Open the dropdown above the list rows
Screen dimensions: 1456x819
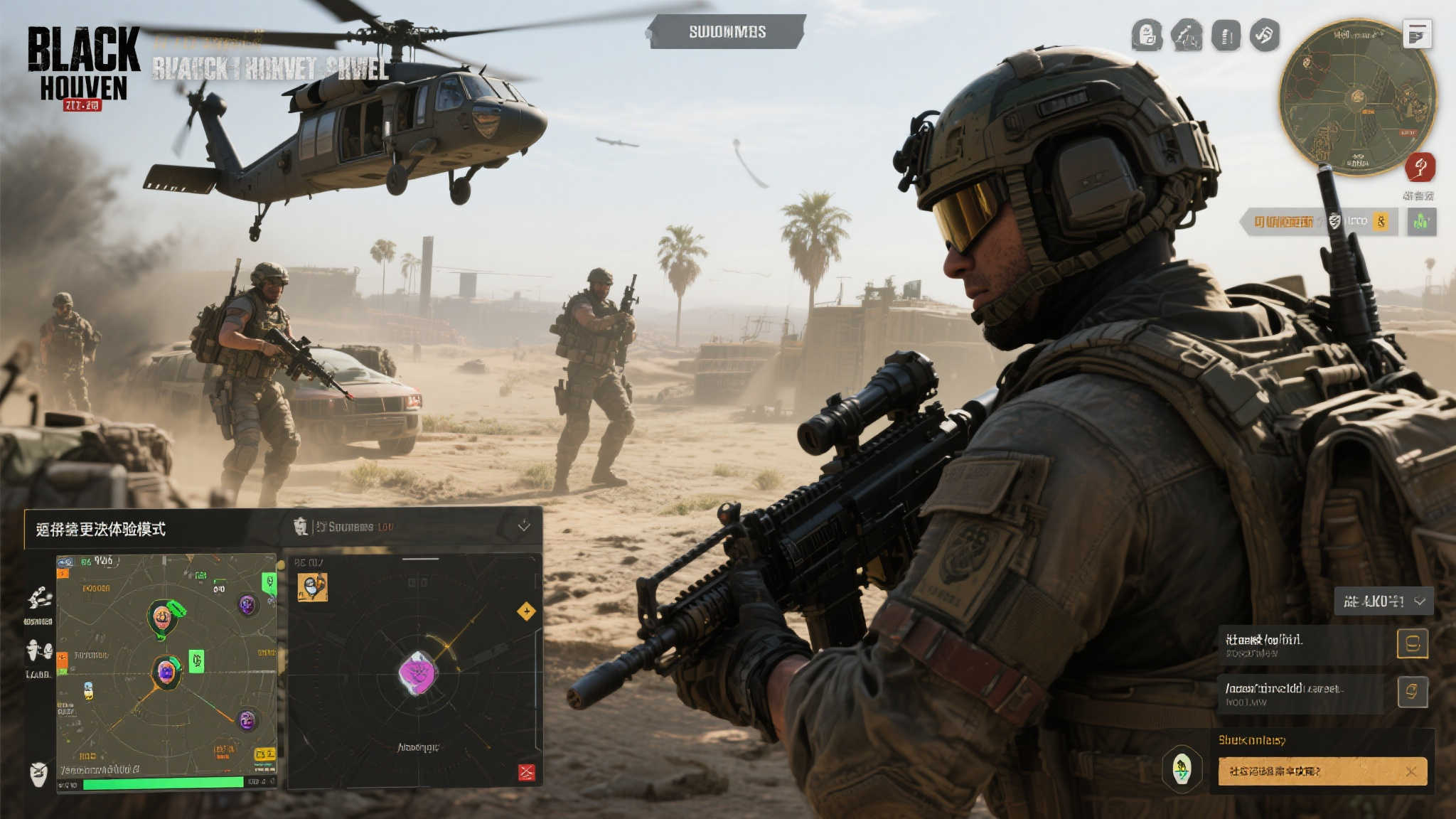[1383, 601]
